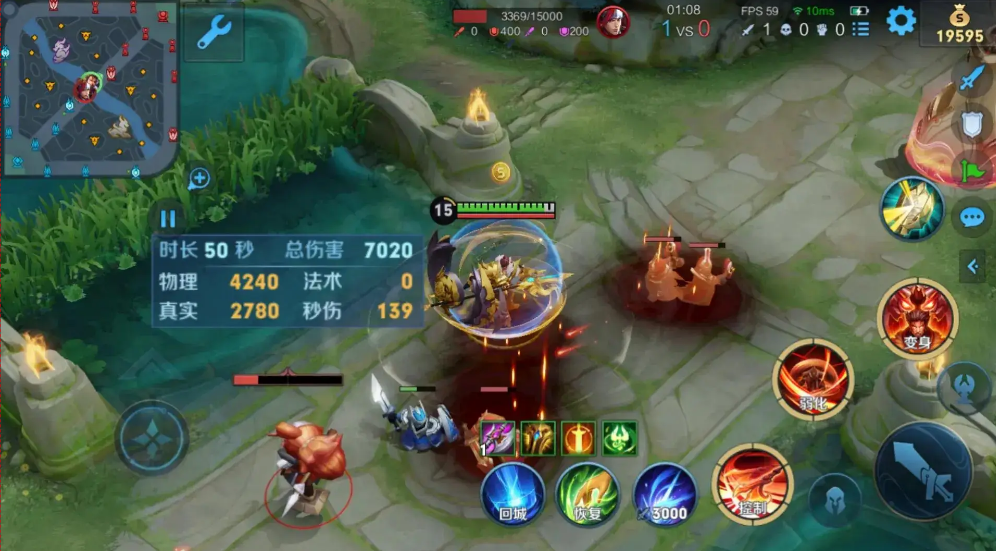The height and width of the screenshot is (551, 996).
Task: Hit the large sword basic attack button
Action: (922, 471)
